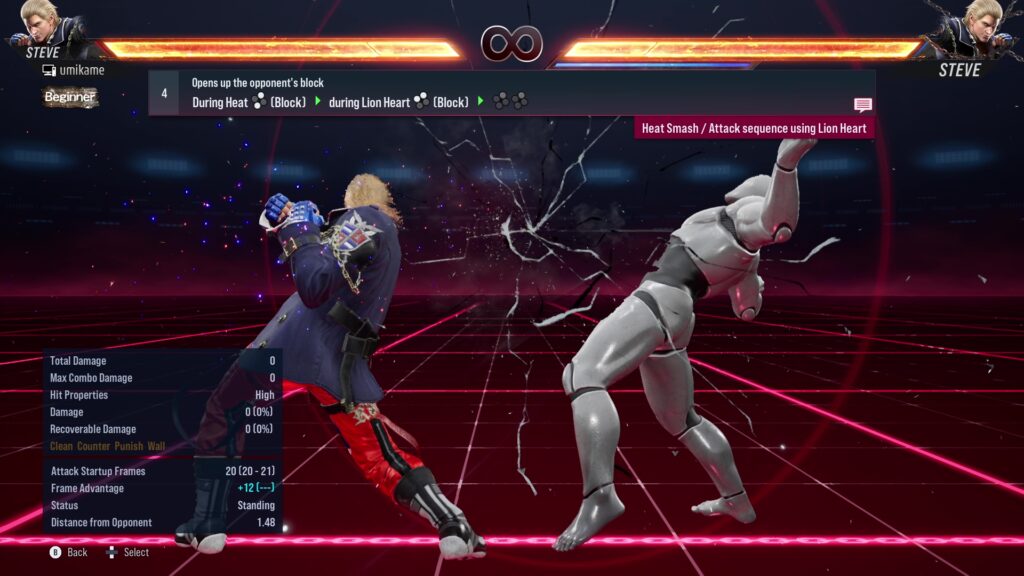
Task: Select combo step 4 "Opens up the opponent's block"
Action: coord(510,92)
